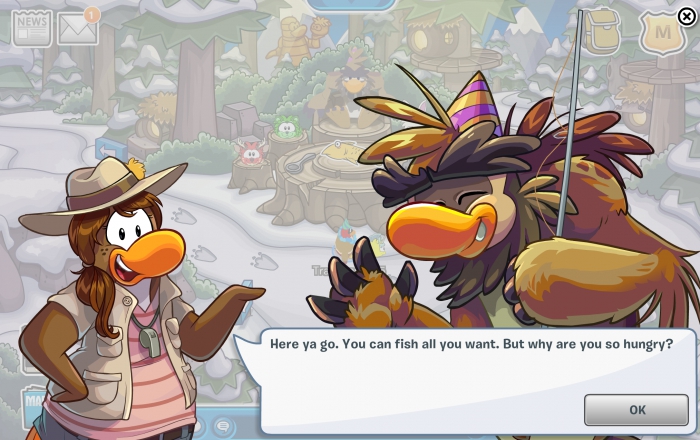Click the moderator M badge icon
The image size is (700, 440).
pyautogui.click(x=661, y=33)
